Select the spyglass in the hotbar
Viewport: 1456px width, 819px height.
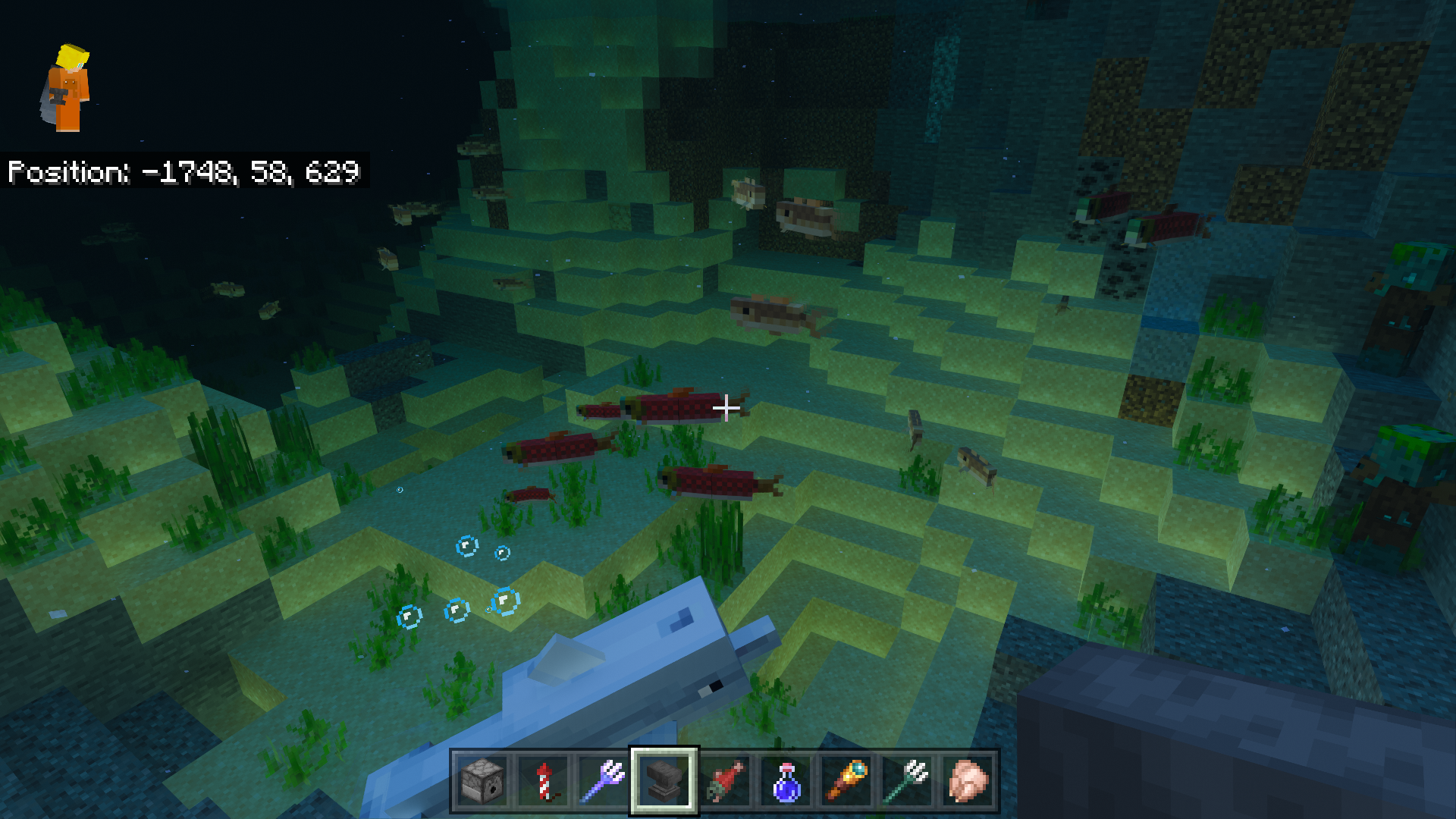[846, 781]
